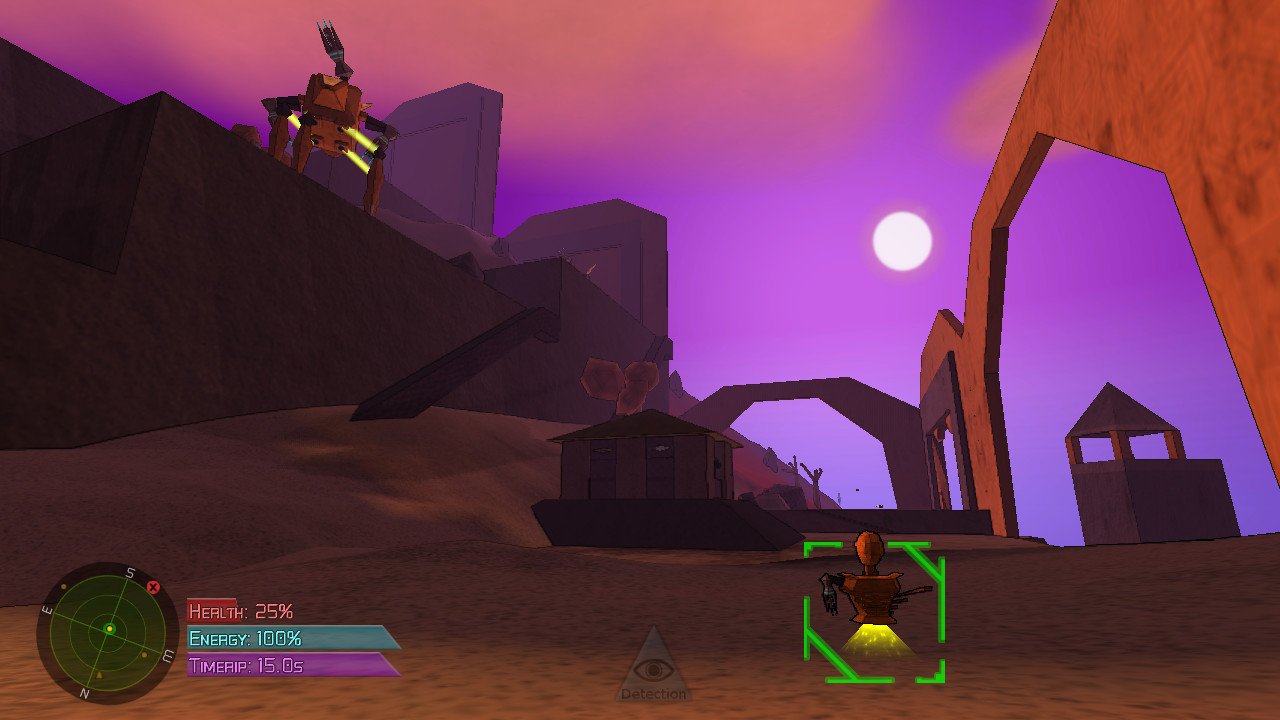The image size is (1280, 720).
Task: Click the spider mech on the cliff
Action: tap(330, 110)
